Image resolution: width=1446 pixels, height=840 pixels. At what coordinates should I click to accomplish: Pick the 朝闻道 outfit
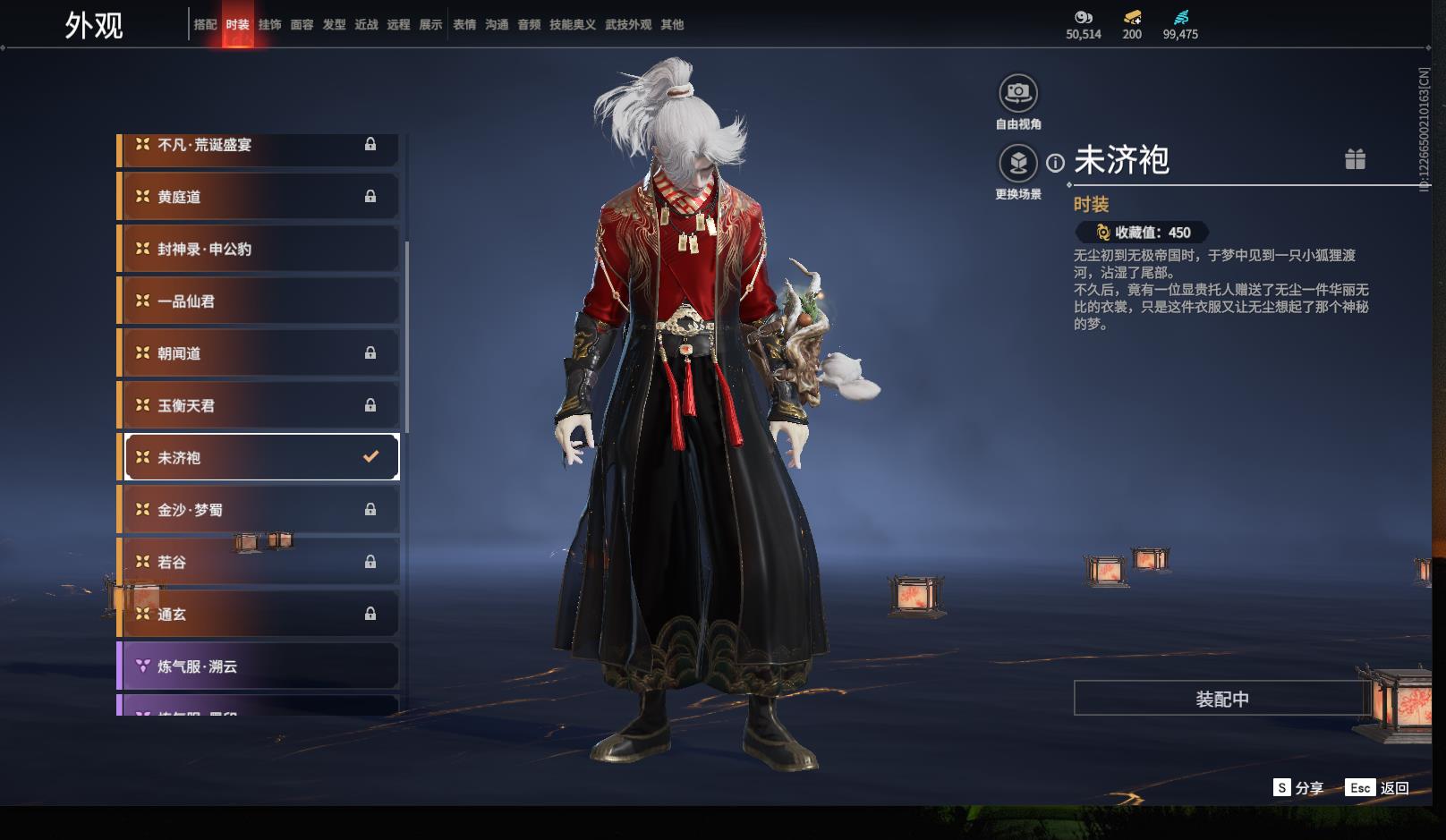(259, 353)
